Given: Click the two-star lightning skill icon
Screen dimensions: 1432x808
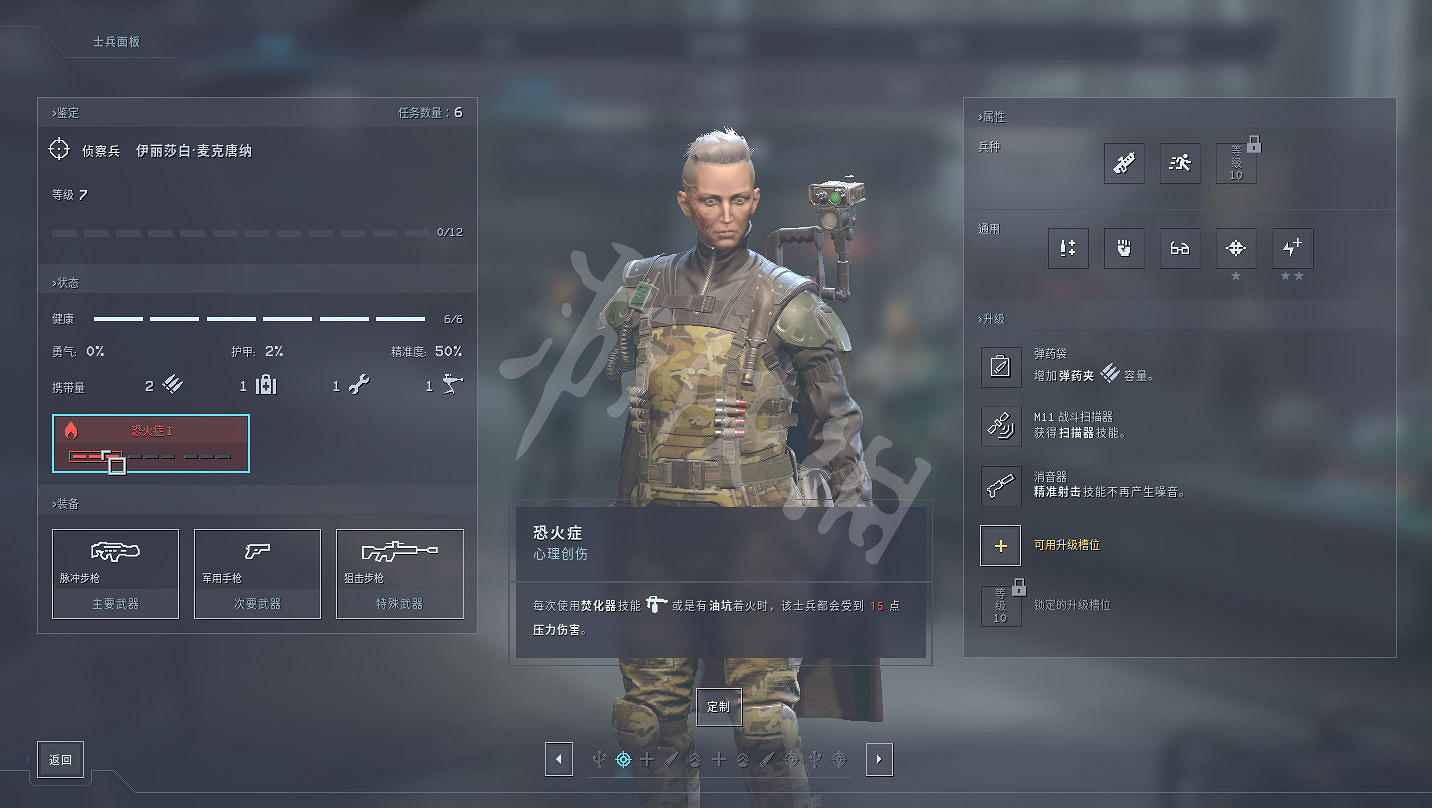Looking at the screenshot, I should click(x=1292, y=249).
